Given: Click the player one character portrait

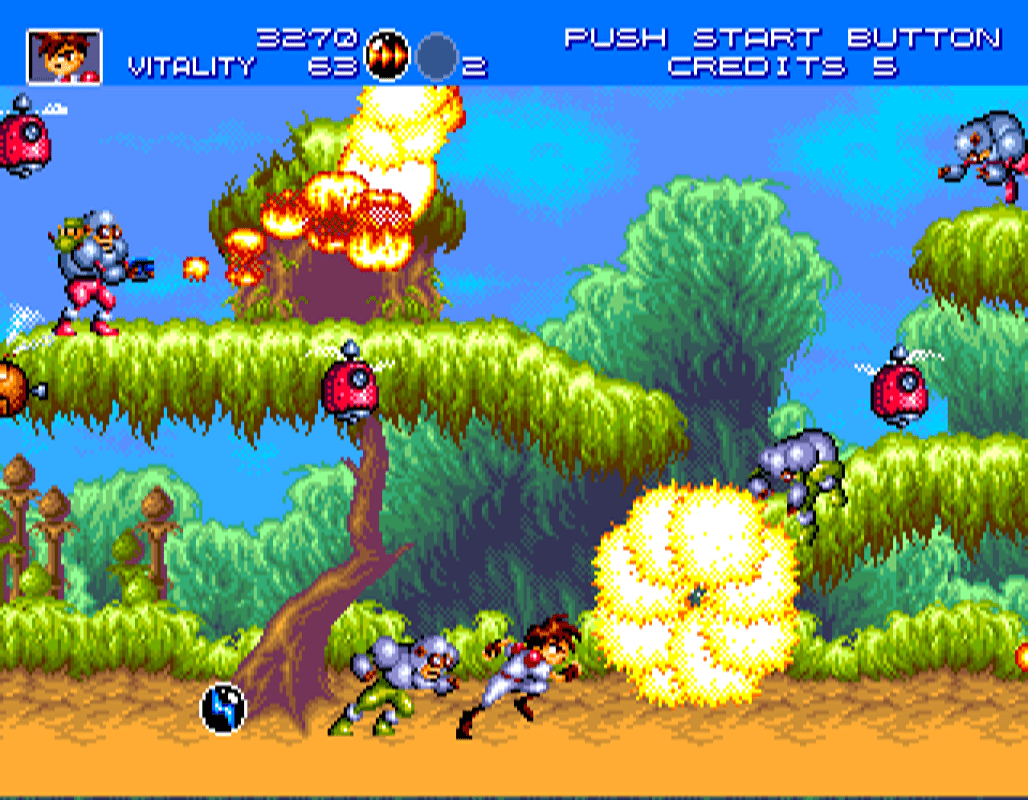Looking at the screenshot, I should coord(63,56).
